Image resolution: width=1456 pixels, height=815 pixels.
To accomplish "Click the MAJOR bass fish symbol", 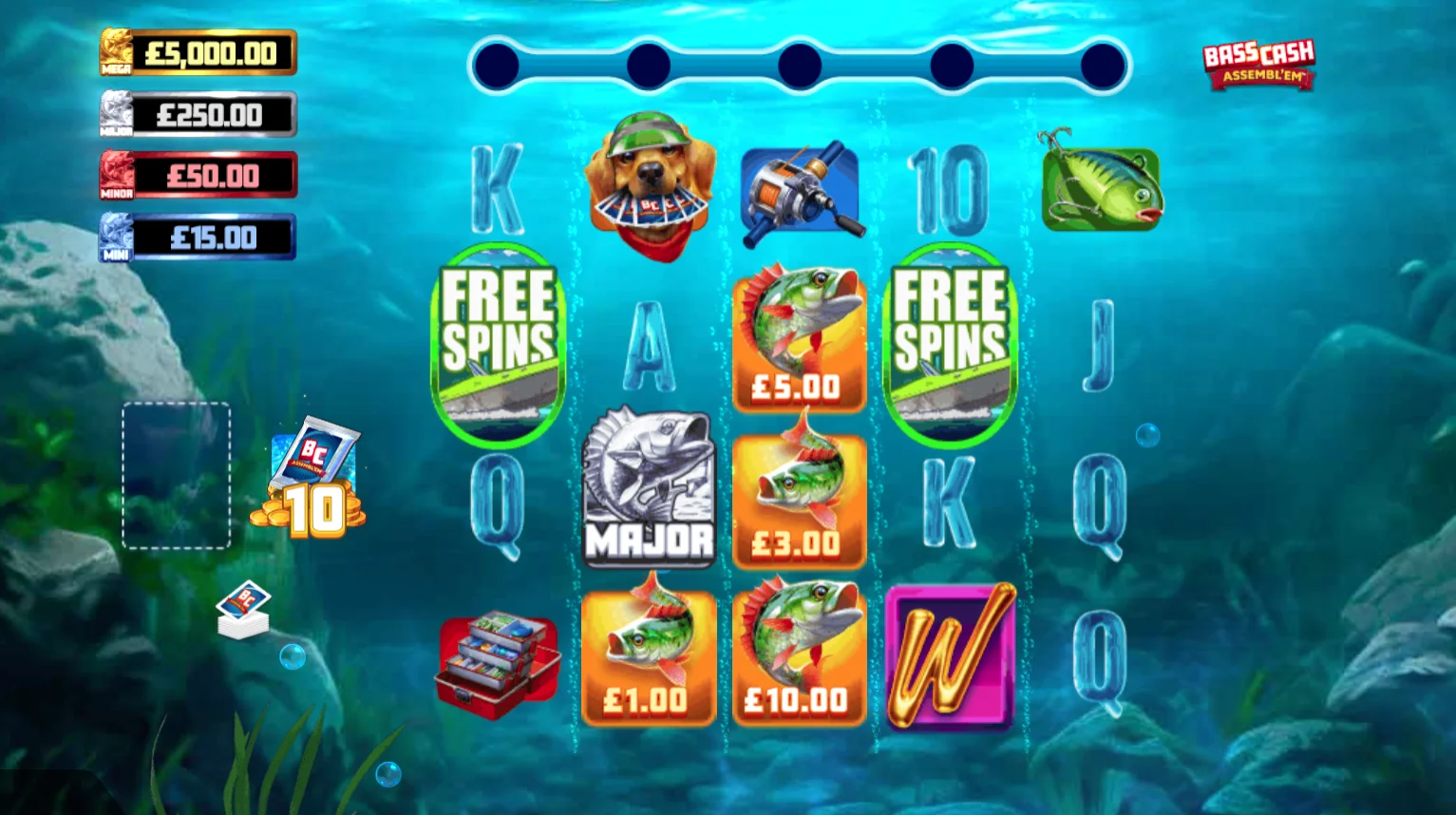I will [x=649, y=489].
